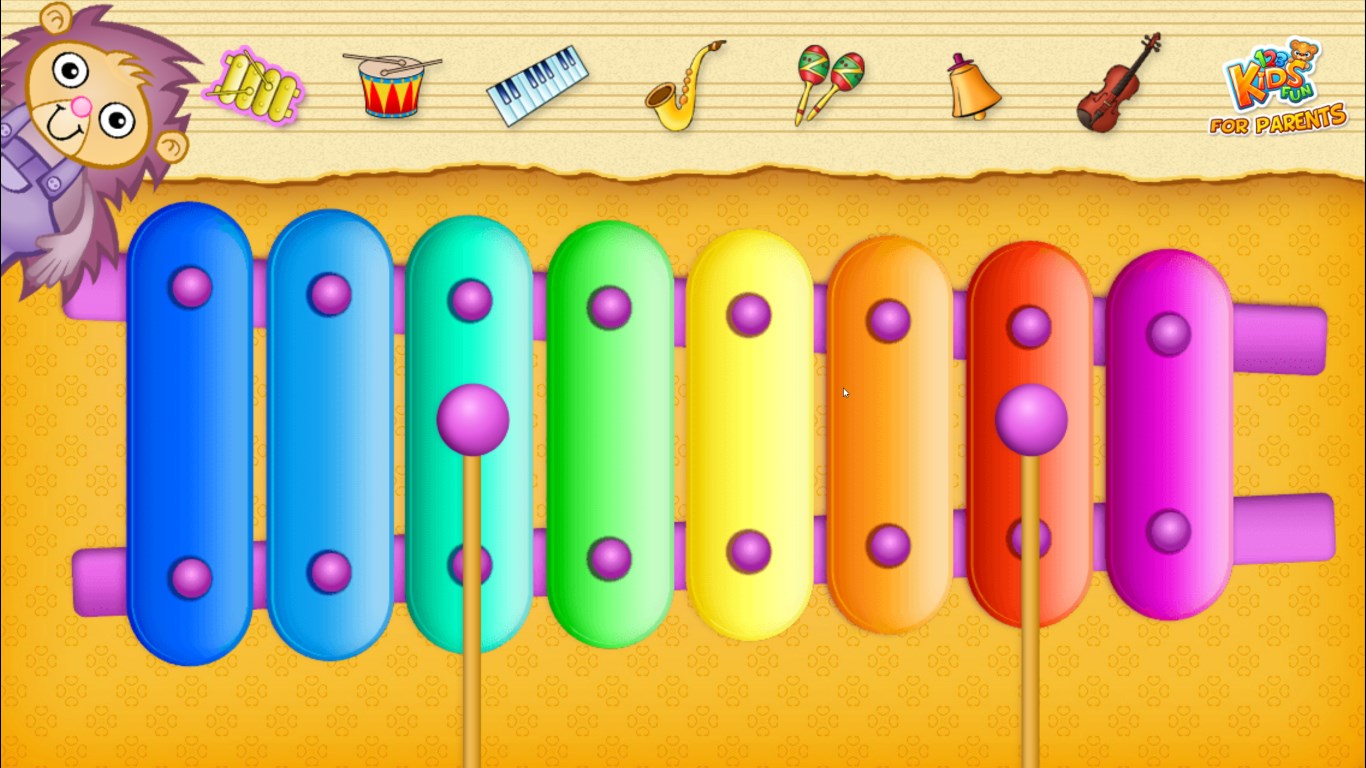Select the maracas instrument icon

(828, 86)
